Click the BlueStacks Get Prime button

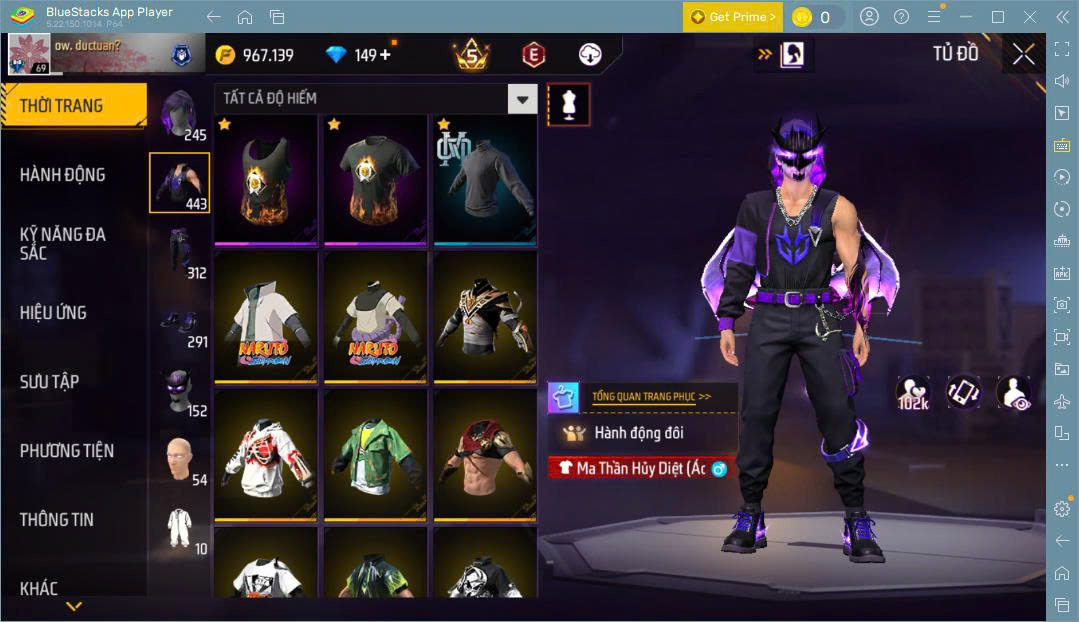coord(733,17)
